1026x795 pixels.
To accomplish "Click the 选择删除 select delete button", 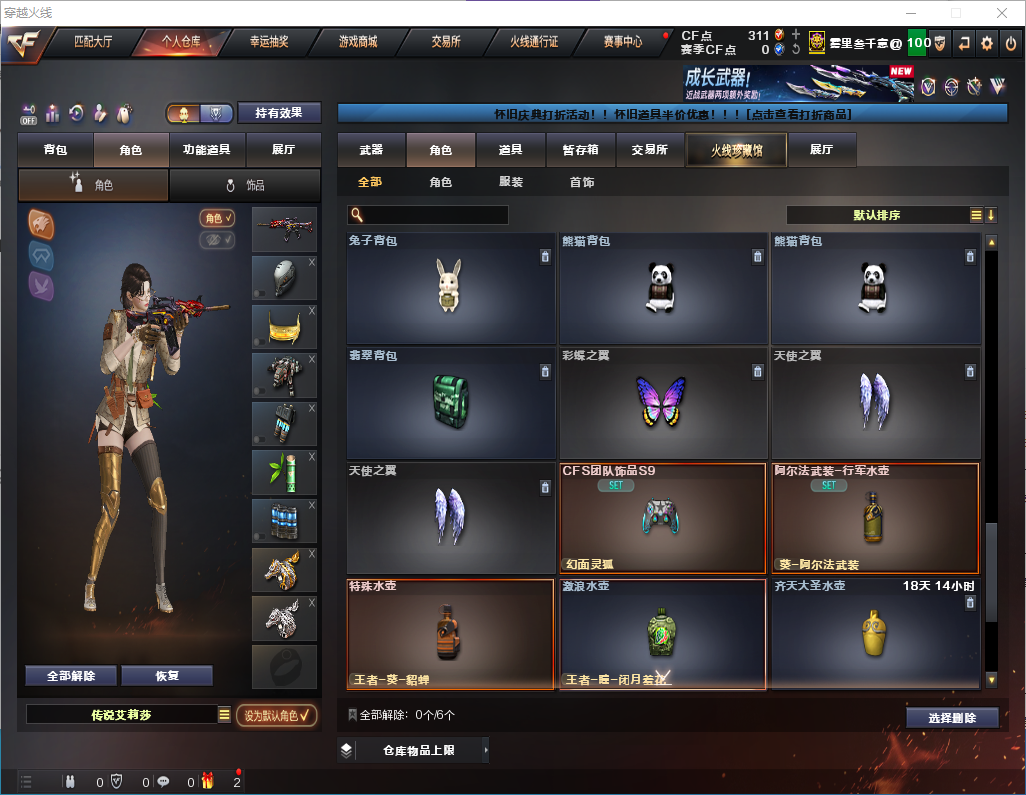I will pyautogui.click(x=952, y=718).
